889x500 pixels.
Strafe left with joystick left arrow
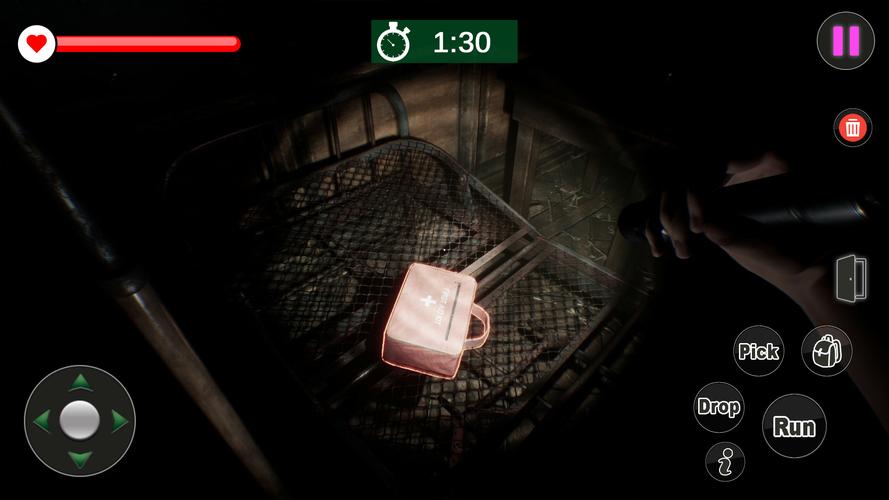coord(42,421)
